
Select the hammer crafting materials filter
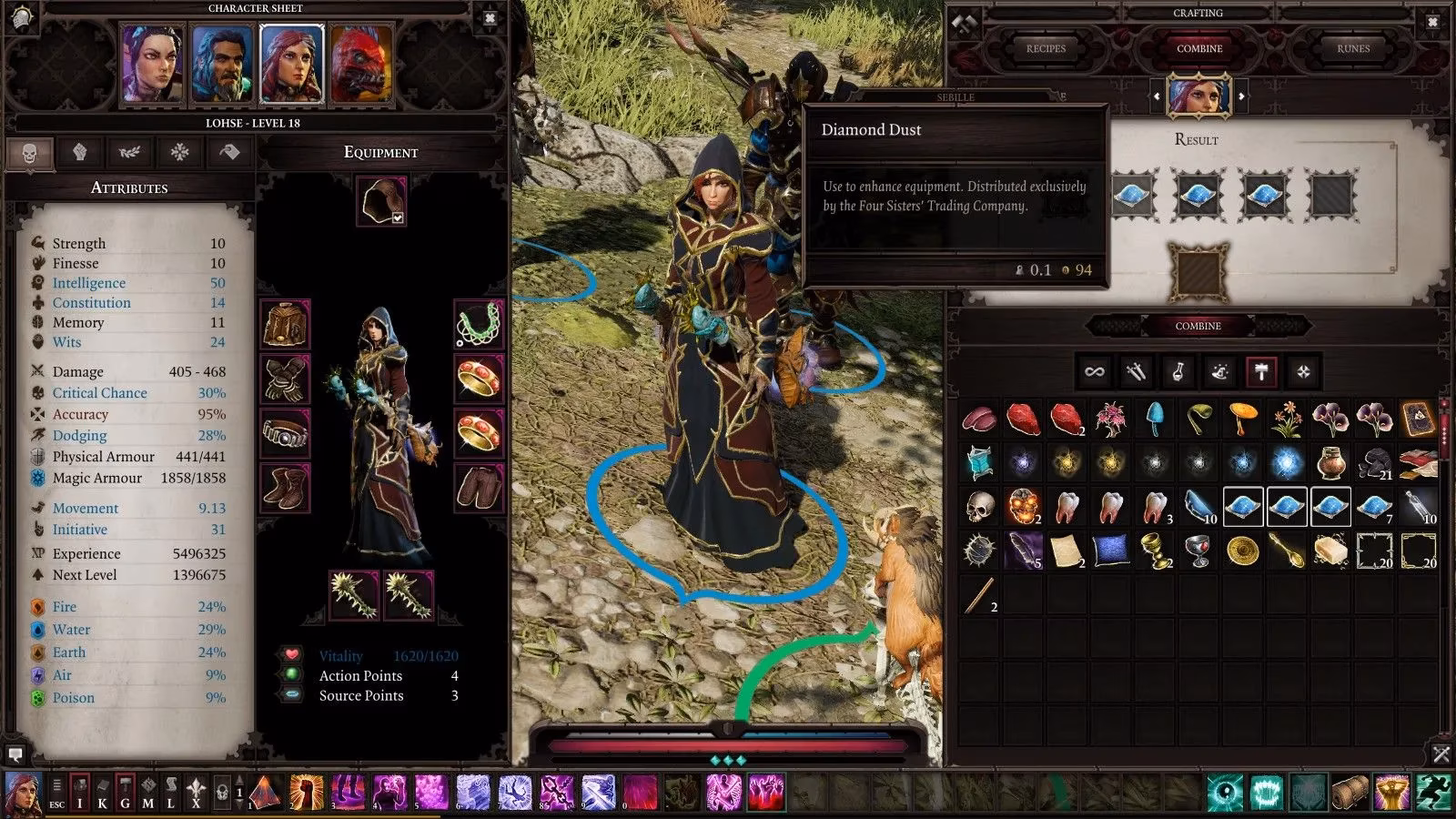click(x=1260, y=371)
